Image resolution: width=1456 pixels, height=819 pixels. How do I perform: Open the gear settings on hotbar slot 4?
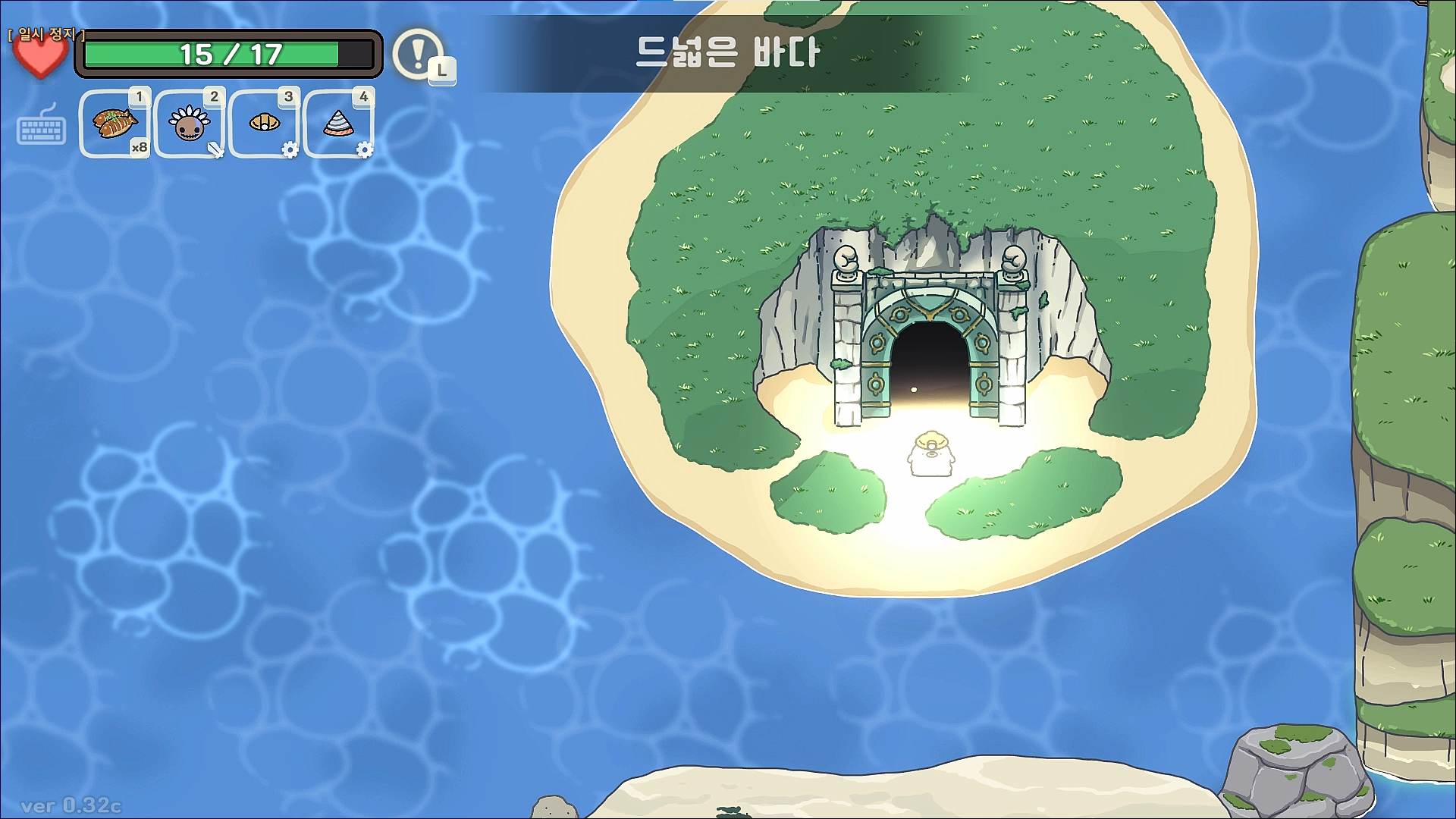[x=365, y=152]
